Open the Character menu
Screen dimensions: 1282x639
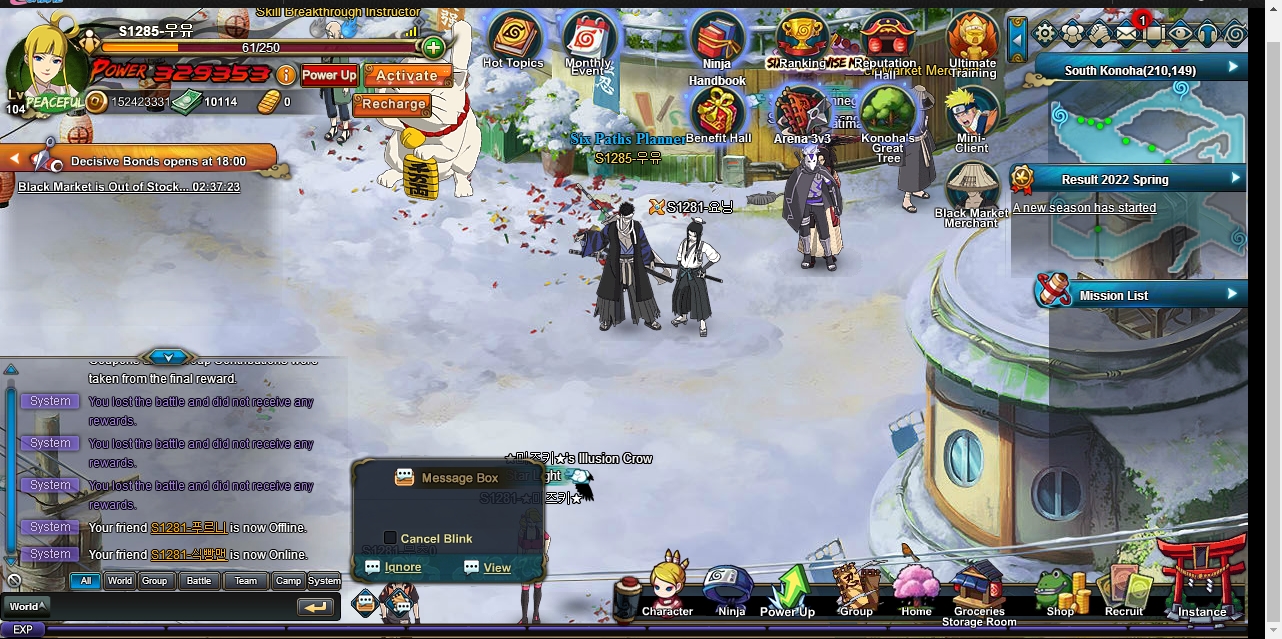(667, 588)
